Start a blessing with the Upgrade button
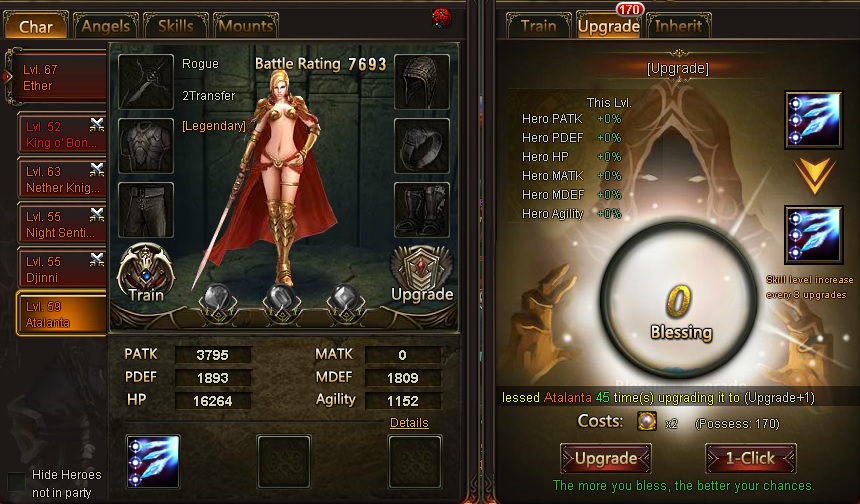This screenshot has height=504, width=860. pyautogui.click(x=606, y=459)
